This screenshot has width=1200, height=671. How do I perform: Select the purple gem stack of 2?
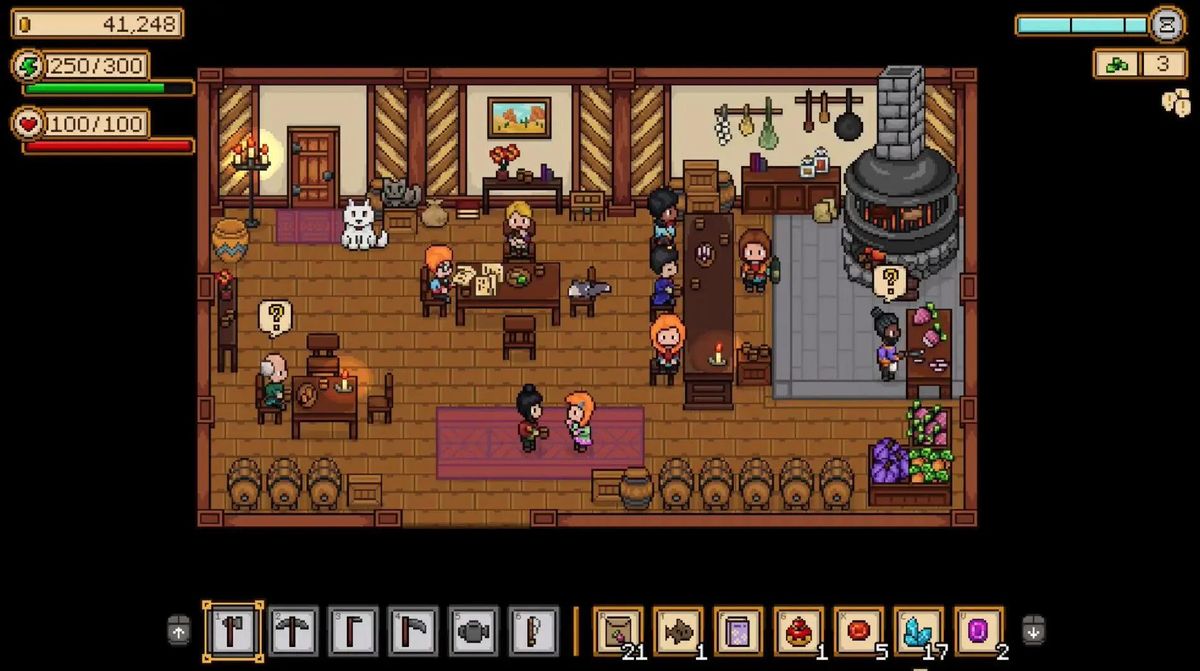coord(978,631)
